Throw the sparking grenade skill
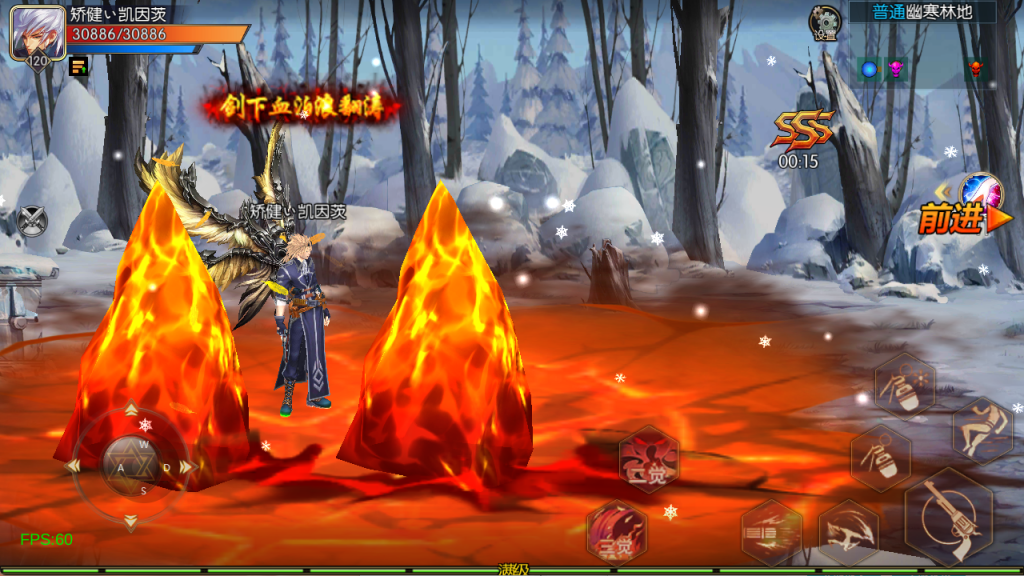The width and height of the screenshot is (1024, 576). pos(905,386)
